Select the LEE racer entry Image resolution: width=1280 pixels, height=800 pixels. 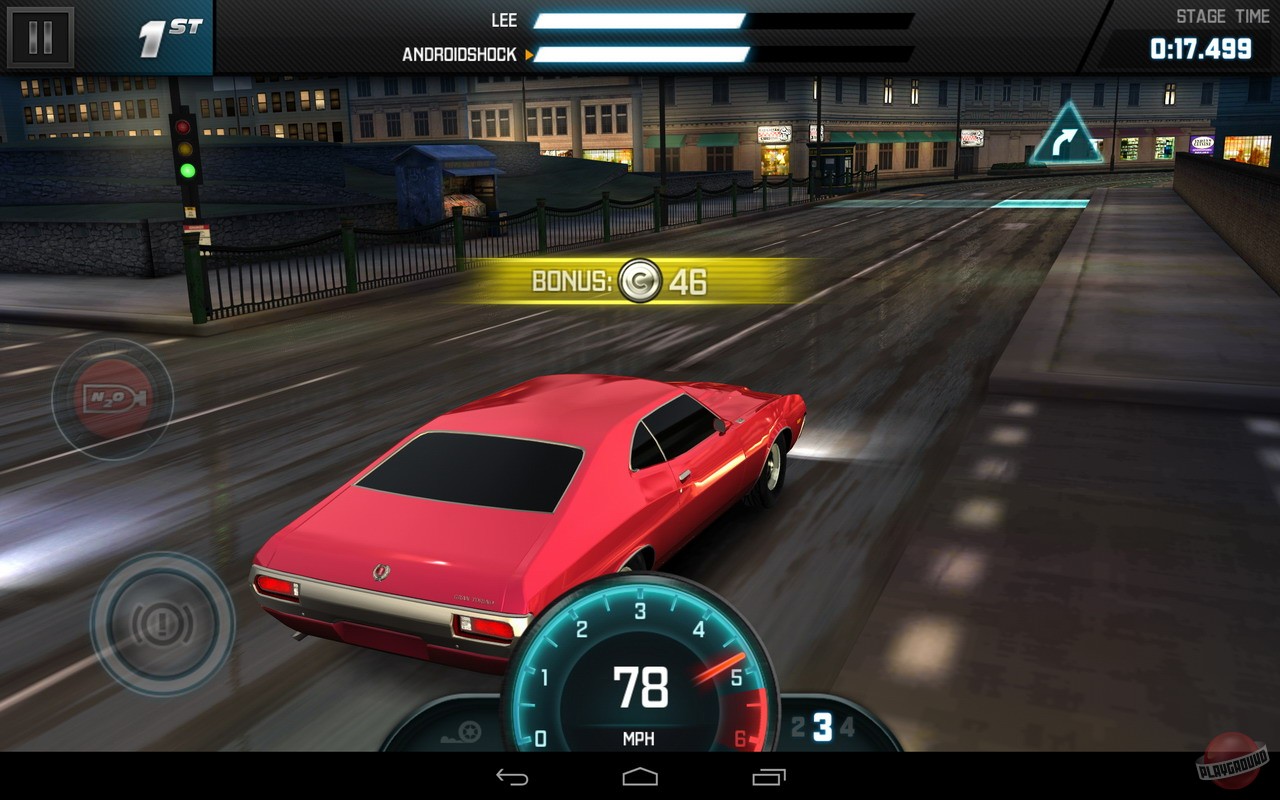pyautogui.click(x=504, y=21)
